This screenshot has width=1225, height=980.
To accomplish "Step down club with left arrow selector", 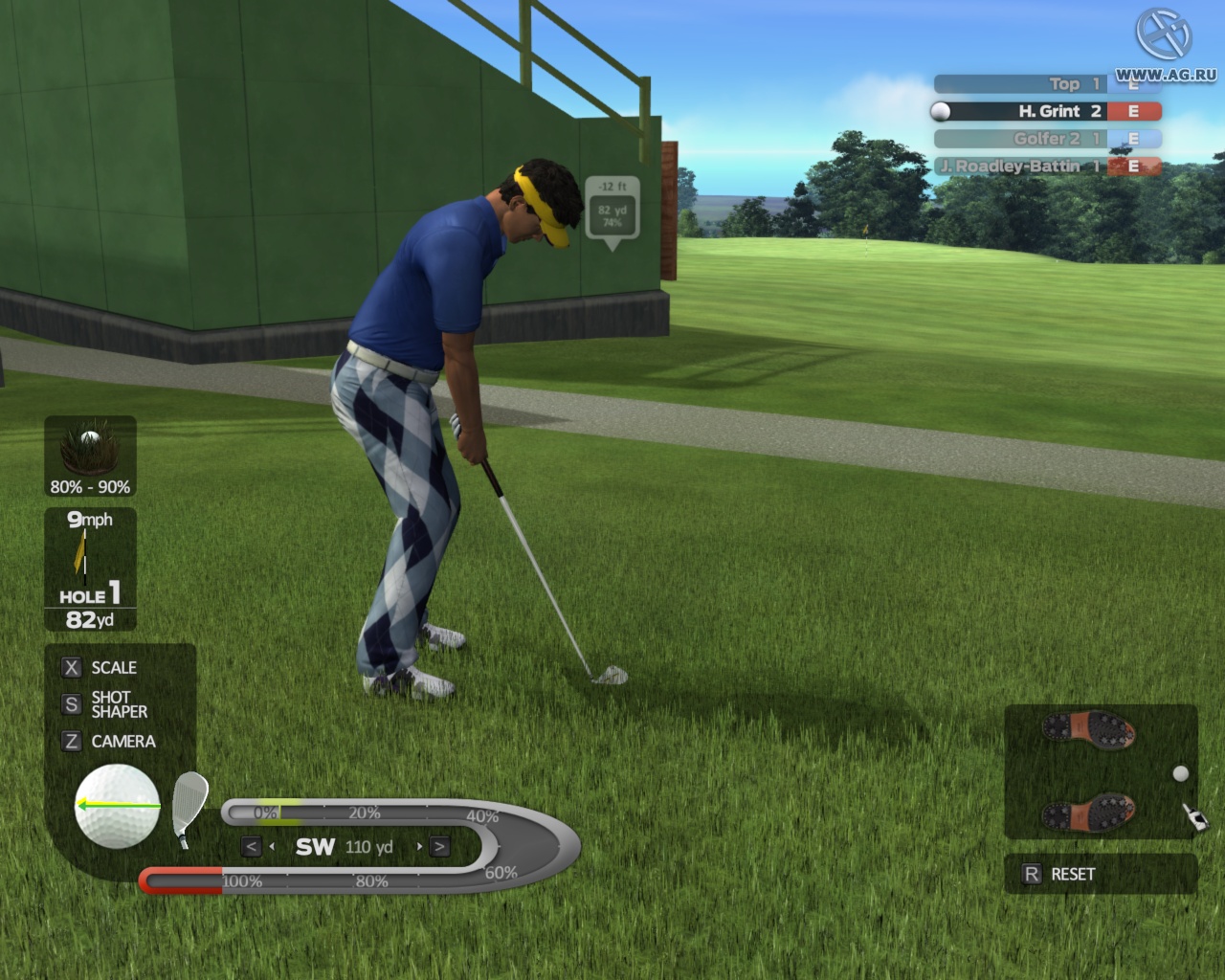I will pos(251,846).
